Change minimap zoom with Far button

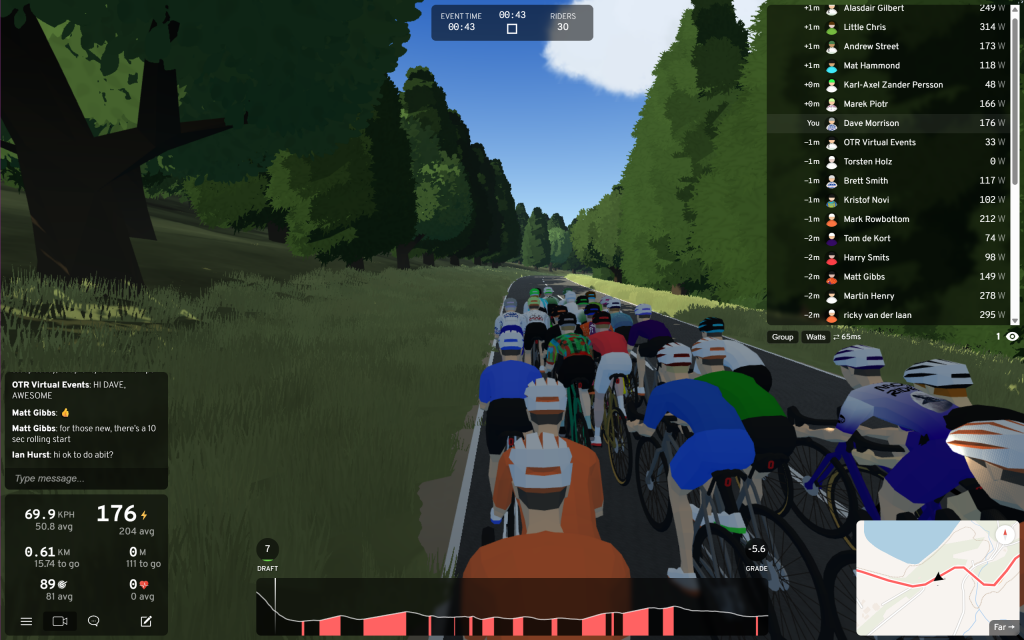pyautogui.click(x=1003, y=627)
